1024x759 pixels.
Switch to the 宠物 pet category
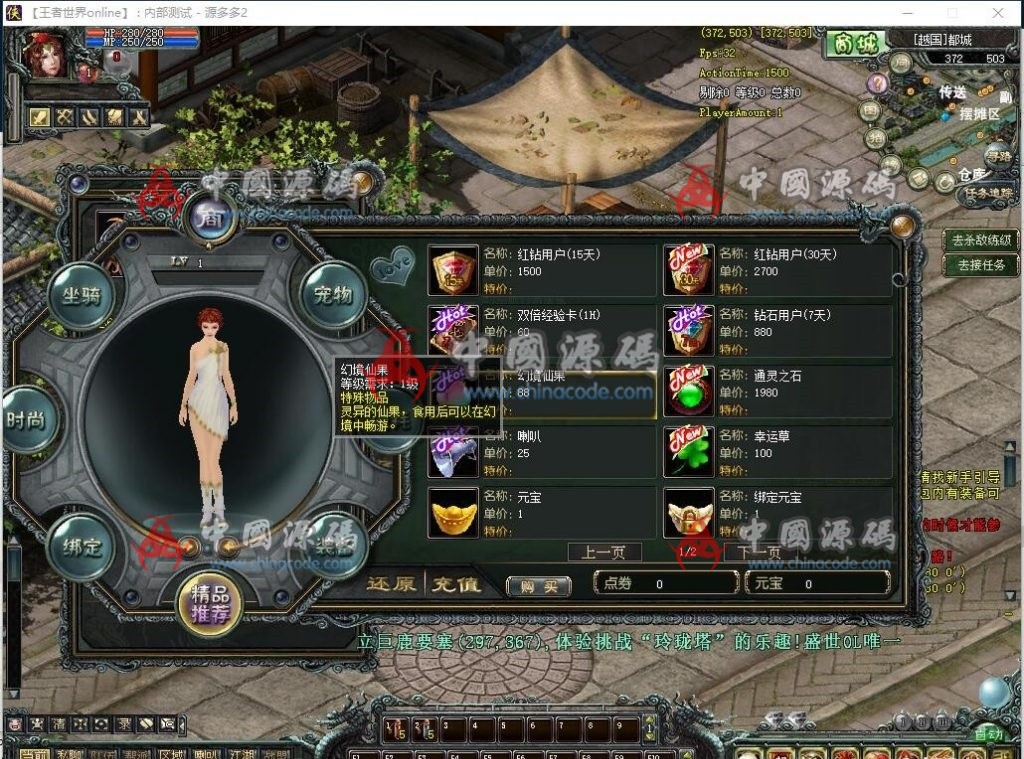332,295
